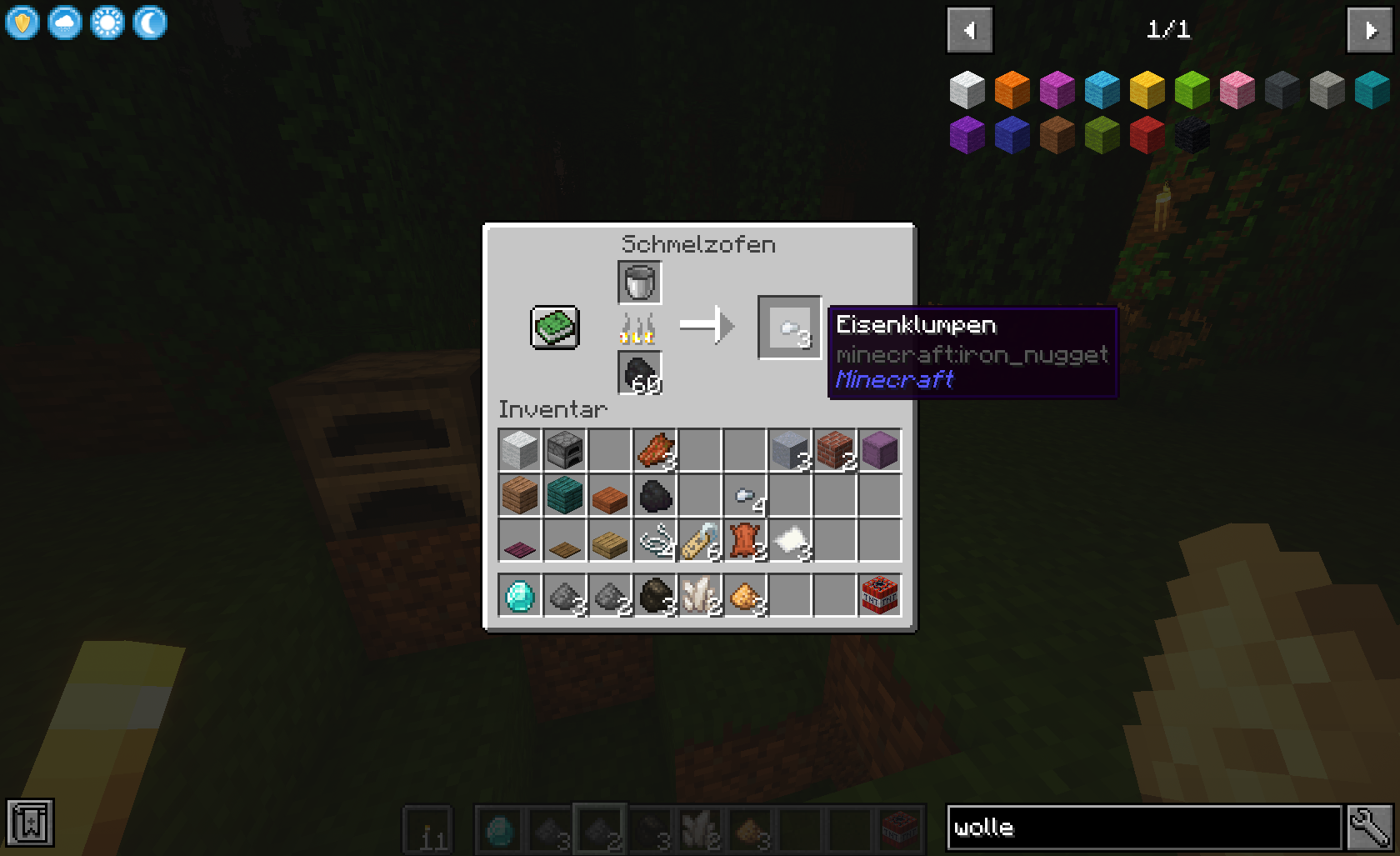
Task: Select the black wool block in the item list
Action: click(1192, 135)
